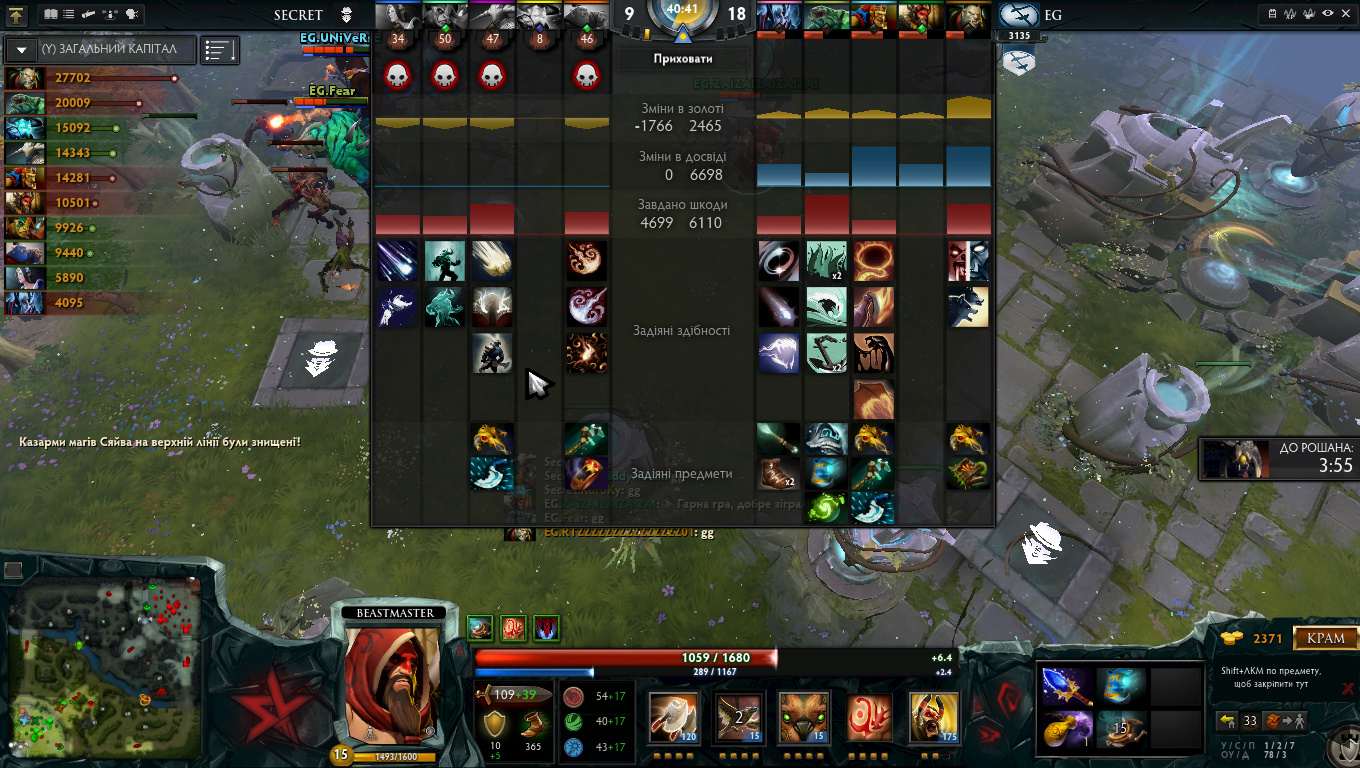1360x768 pixels.
Task: Select the 27702 net worth top row
Action: pos(90,78)
